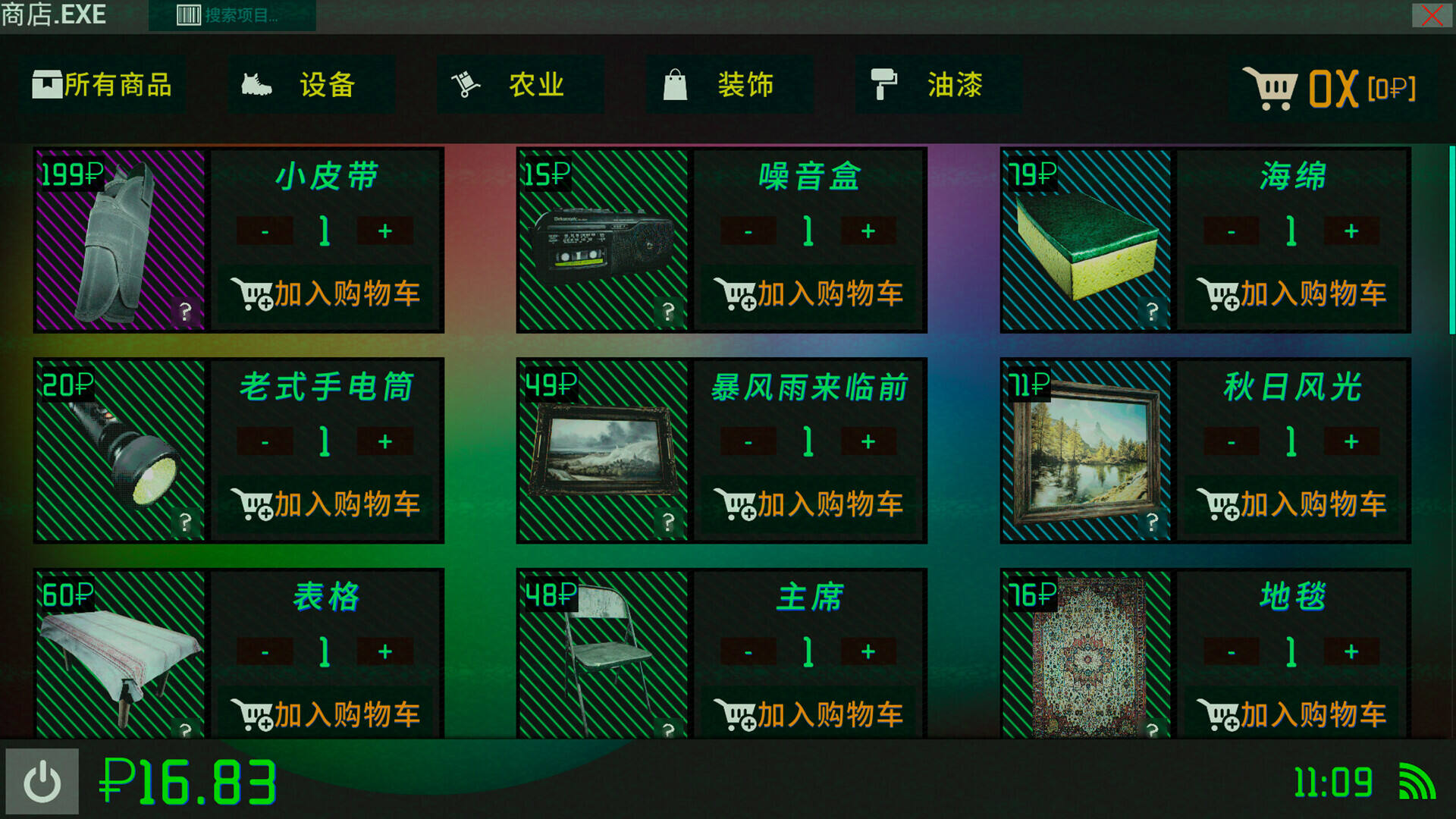Decrease 主席 chair quantity with the - button
1456x819 pixels.
pos(749,651)
